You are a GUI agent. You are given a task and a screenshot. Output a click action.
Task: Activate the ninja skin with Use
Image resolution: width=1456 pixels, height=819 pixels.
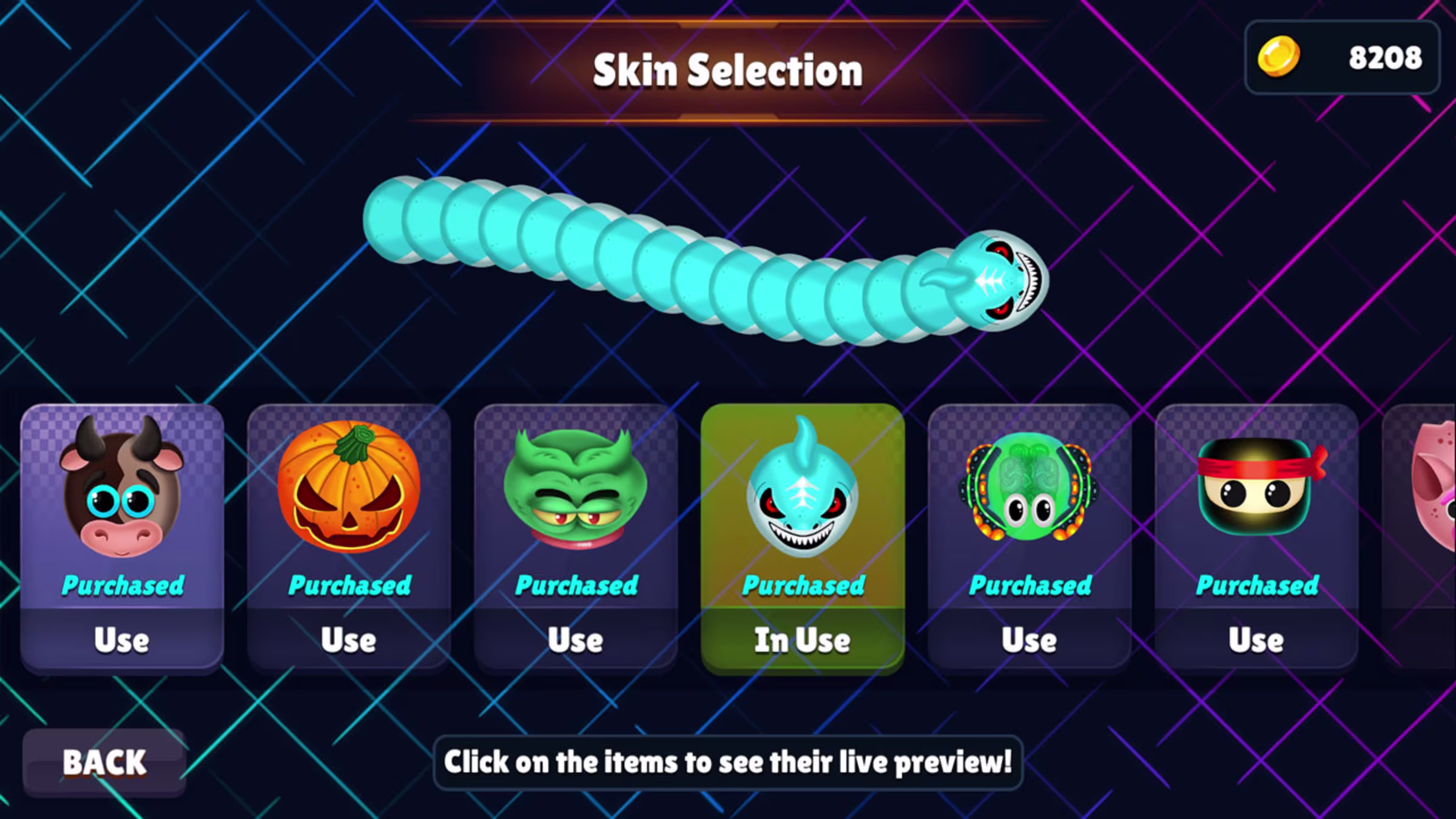pos(1256,639)
